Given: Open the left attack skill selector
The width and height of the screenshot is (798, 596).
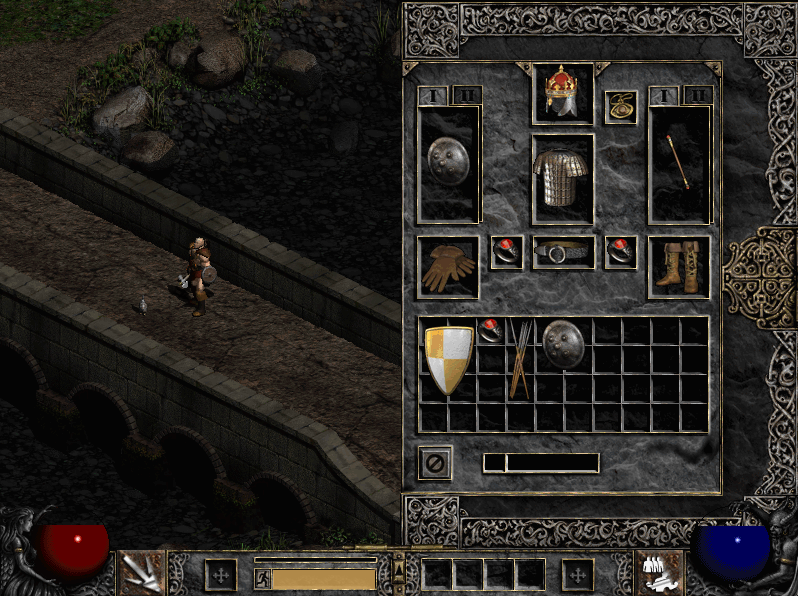Looking at the screenshot, I should tap(141, 572).
